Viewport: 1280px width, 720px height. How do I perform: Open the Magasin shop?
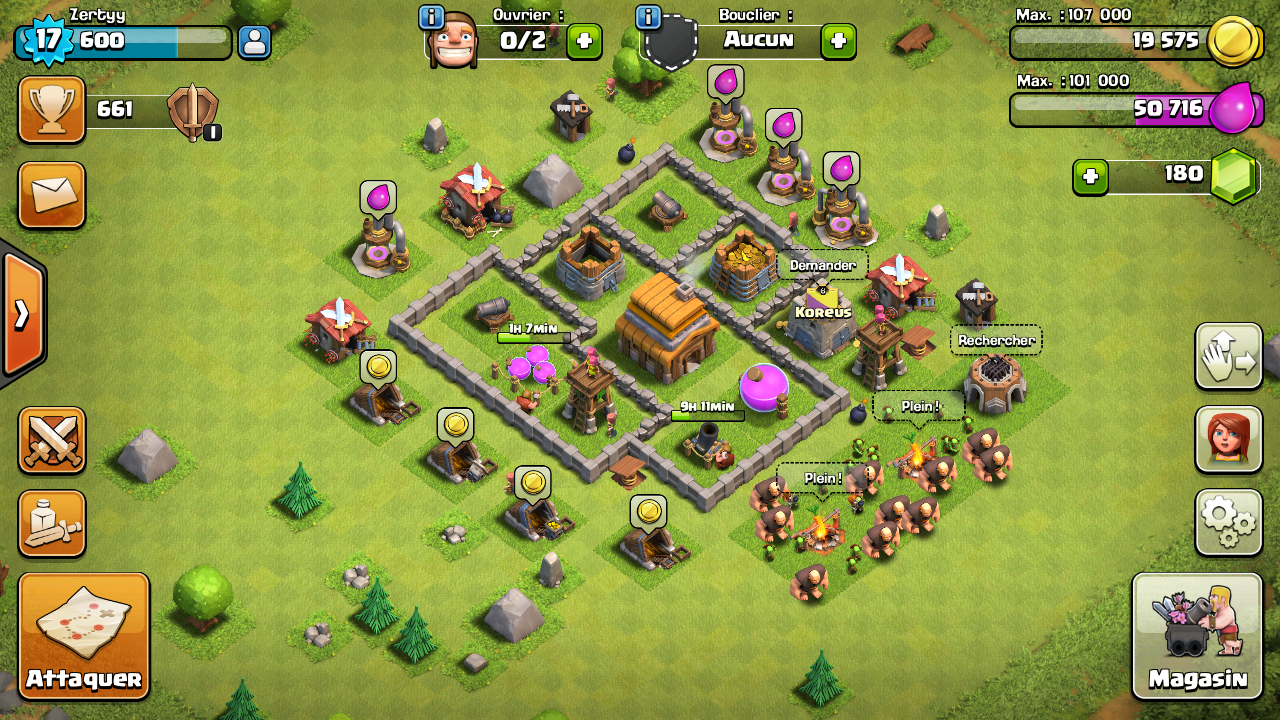(1197, 635)
